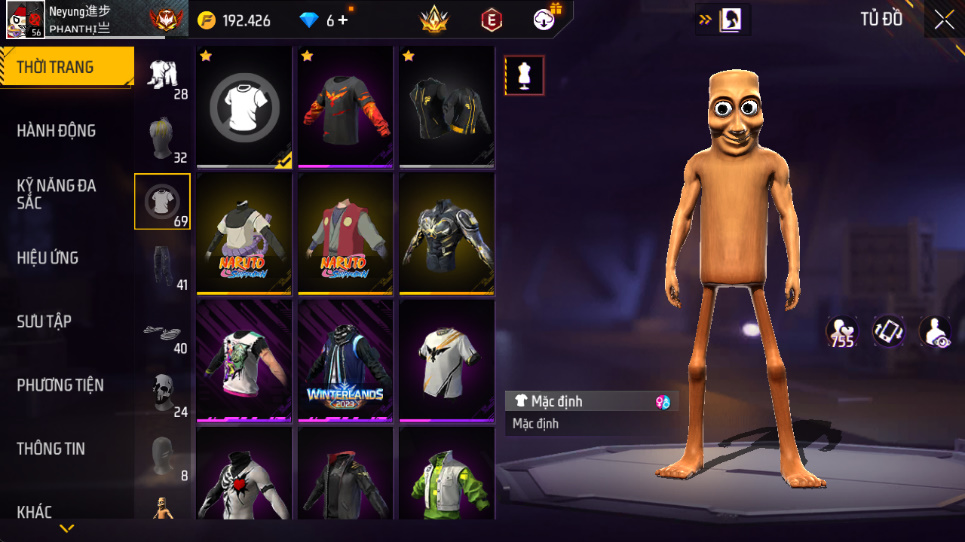
Task: Select the outfit sets category tab
Action: tap(162, 74)
